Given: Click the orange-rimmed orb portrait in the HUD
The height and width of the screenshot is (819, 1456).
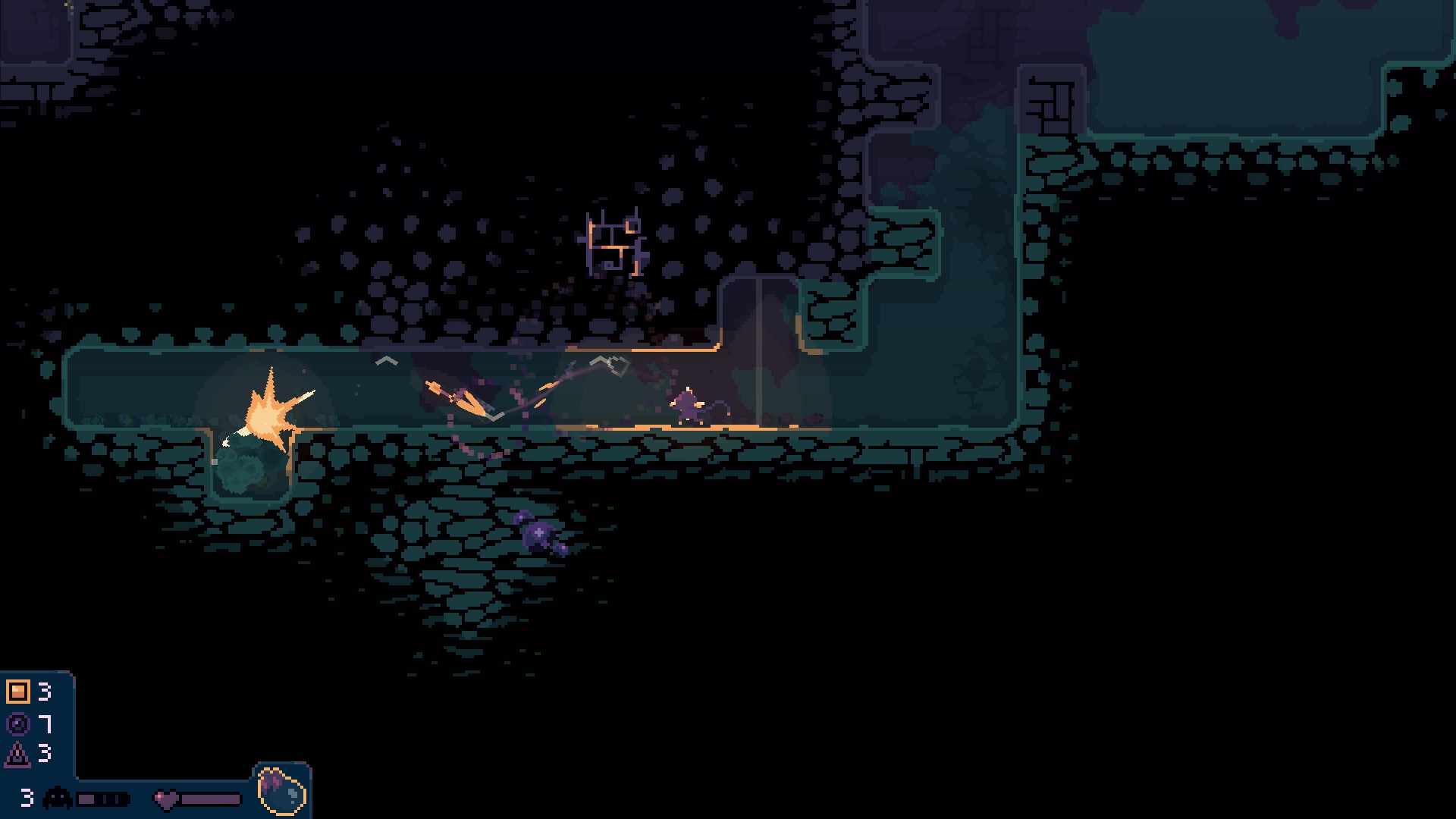Looking at the screenshot, I should 282,792.
